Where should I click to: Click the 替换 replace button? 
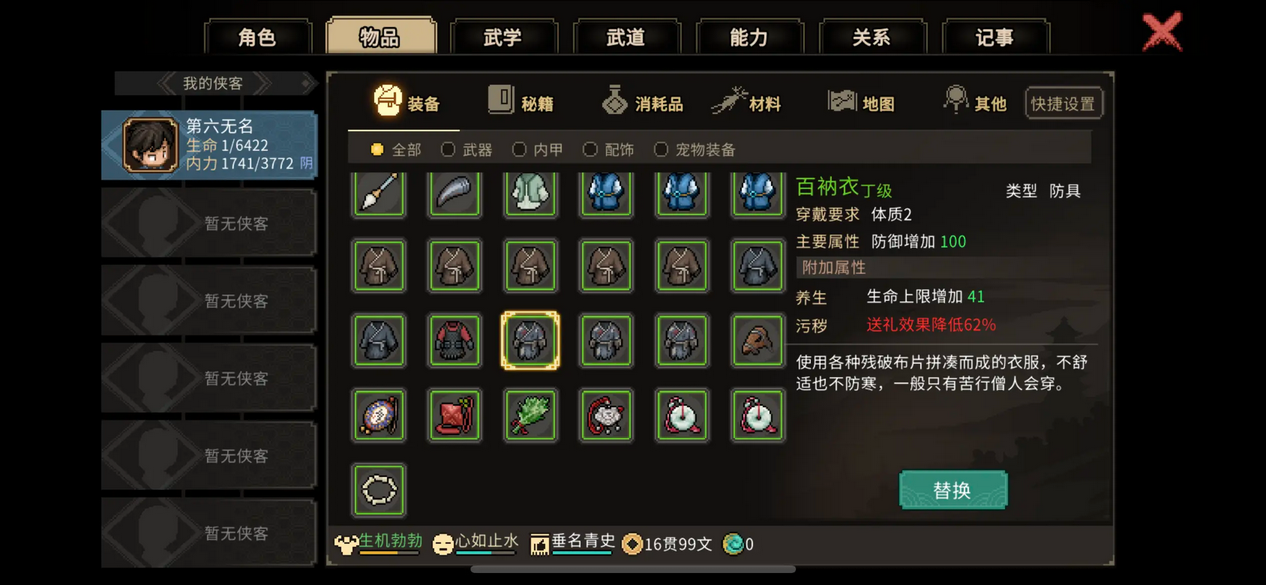pos(952,490)
